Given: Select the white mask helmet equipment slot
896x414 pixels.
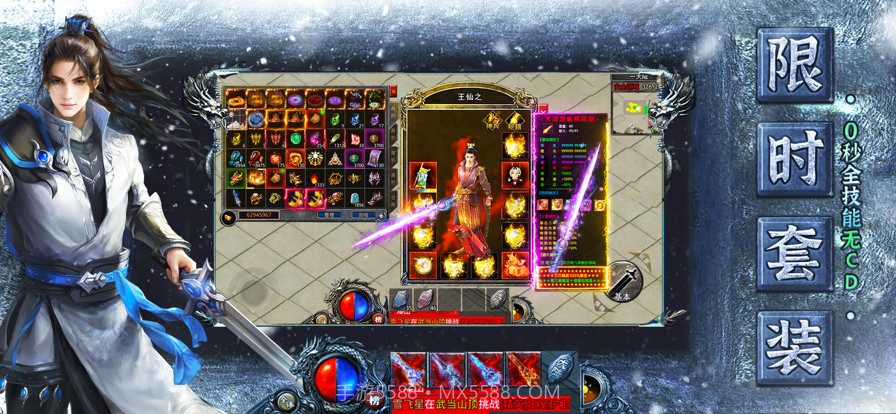Looking at the screenshot, I should 515,175.
